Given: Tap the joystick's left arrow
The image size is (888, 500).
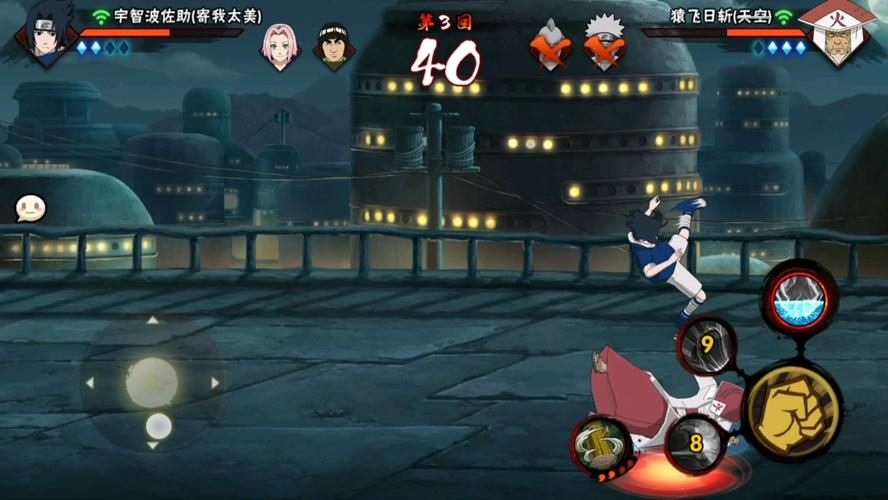Looking at the screenshot, I should click(x=90, y=383).
